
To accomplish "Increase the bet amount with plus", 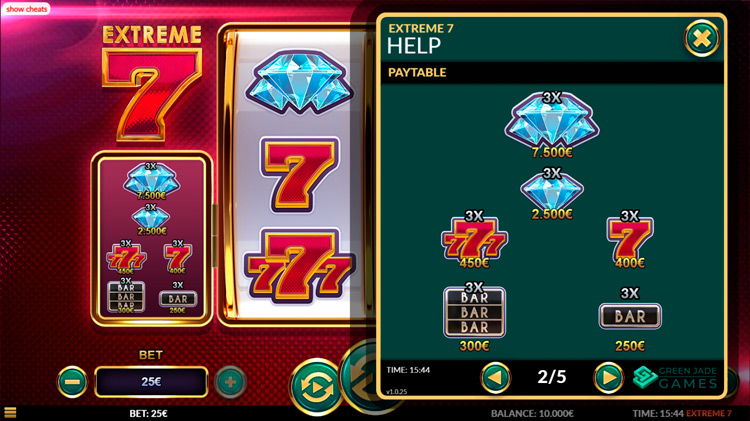I will [230, 381].
